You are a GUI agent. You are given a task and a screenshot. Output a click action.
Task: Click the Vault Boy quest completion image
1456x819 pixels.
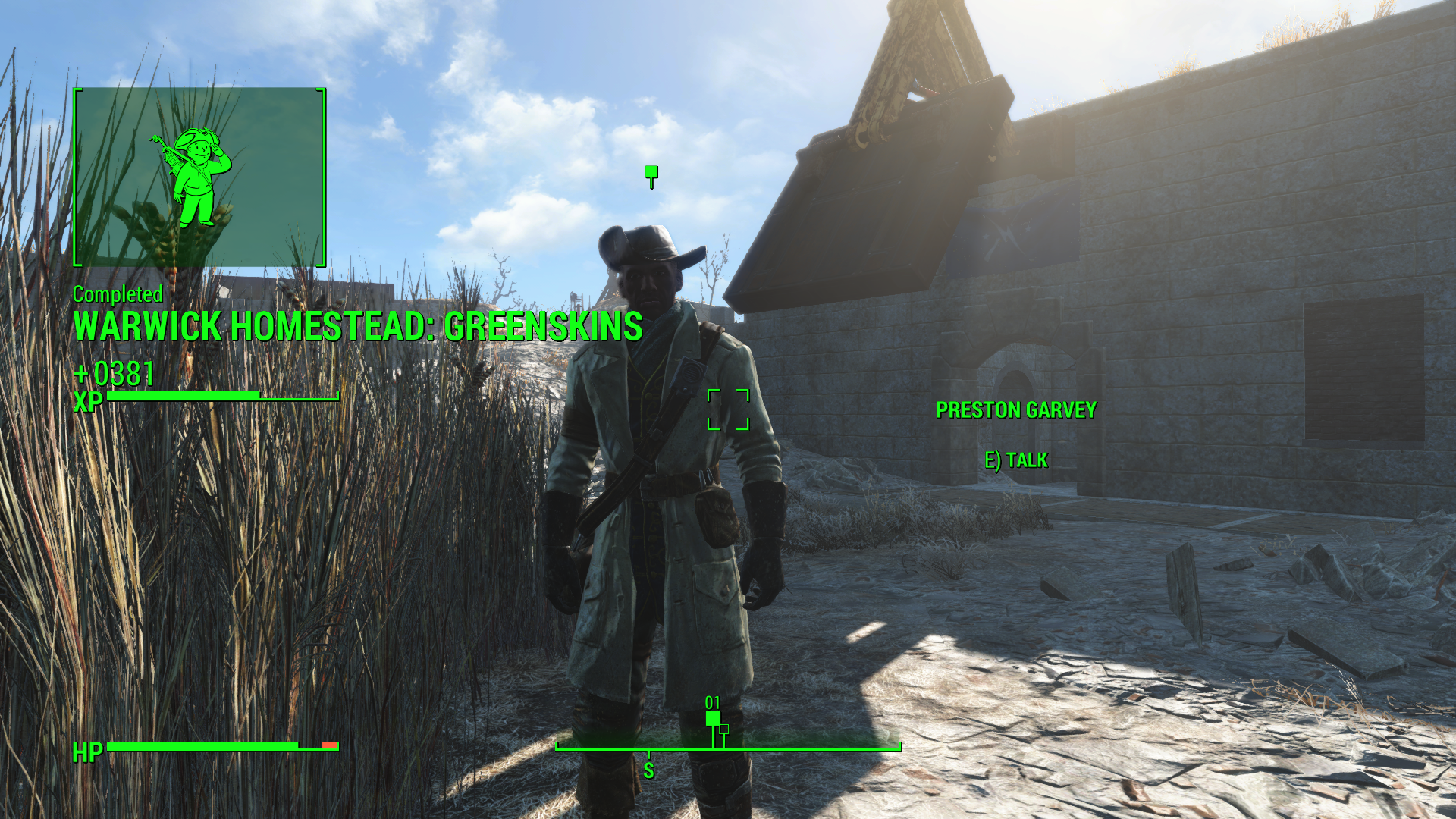click(199, 177)
